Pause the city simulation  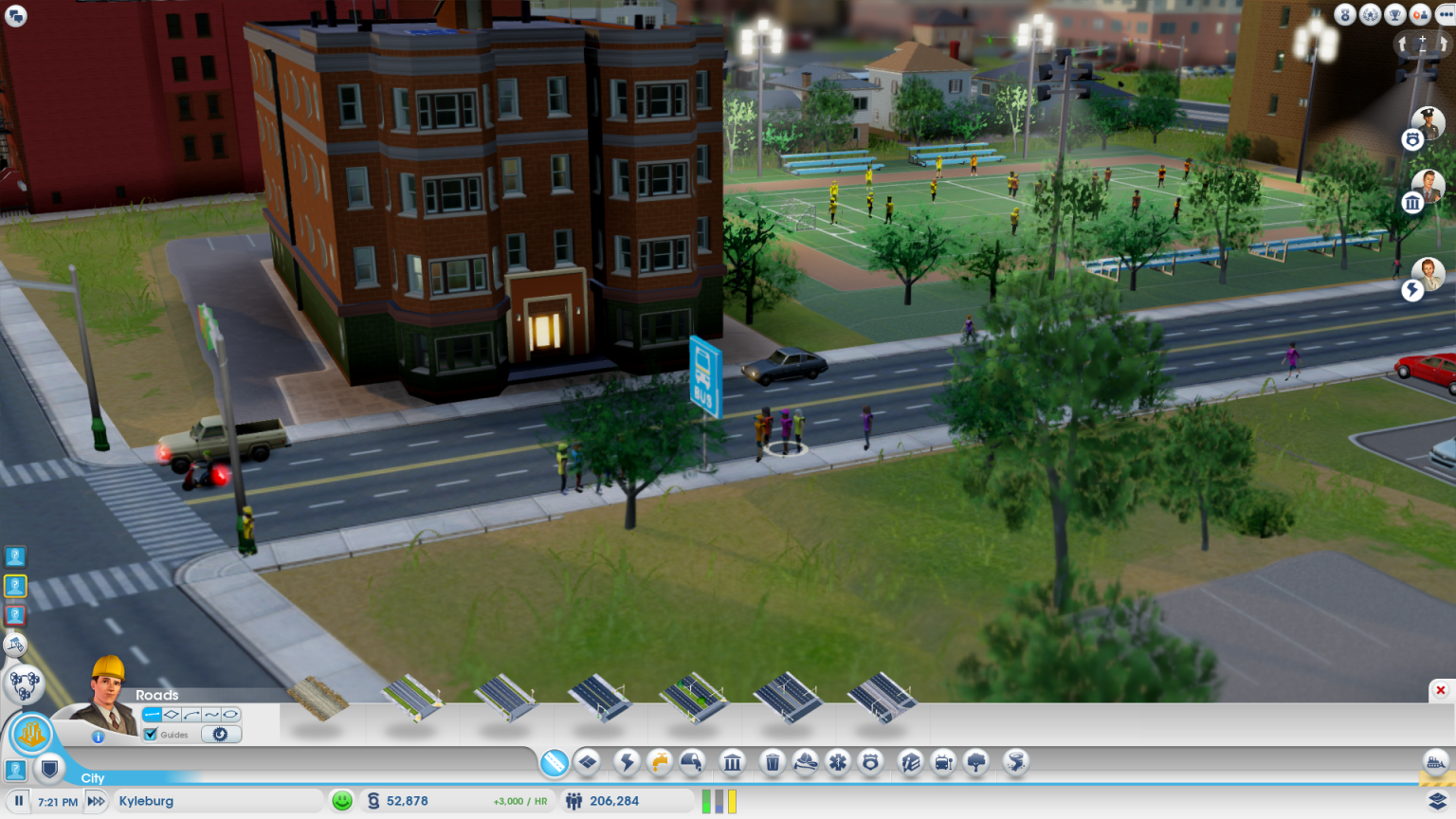[20, 800]
